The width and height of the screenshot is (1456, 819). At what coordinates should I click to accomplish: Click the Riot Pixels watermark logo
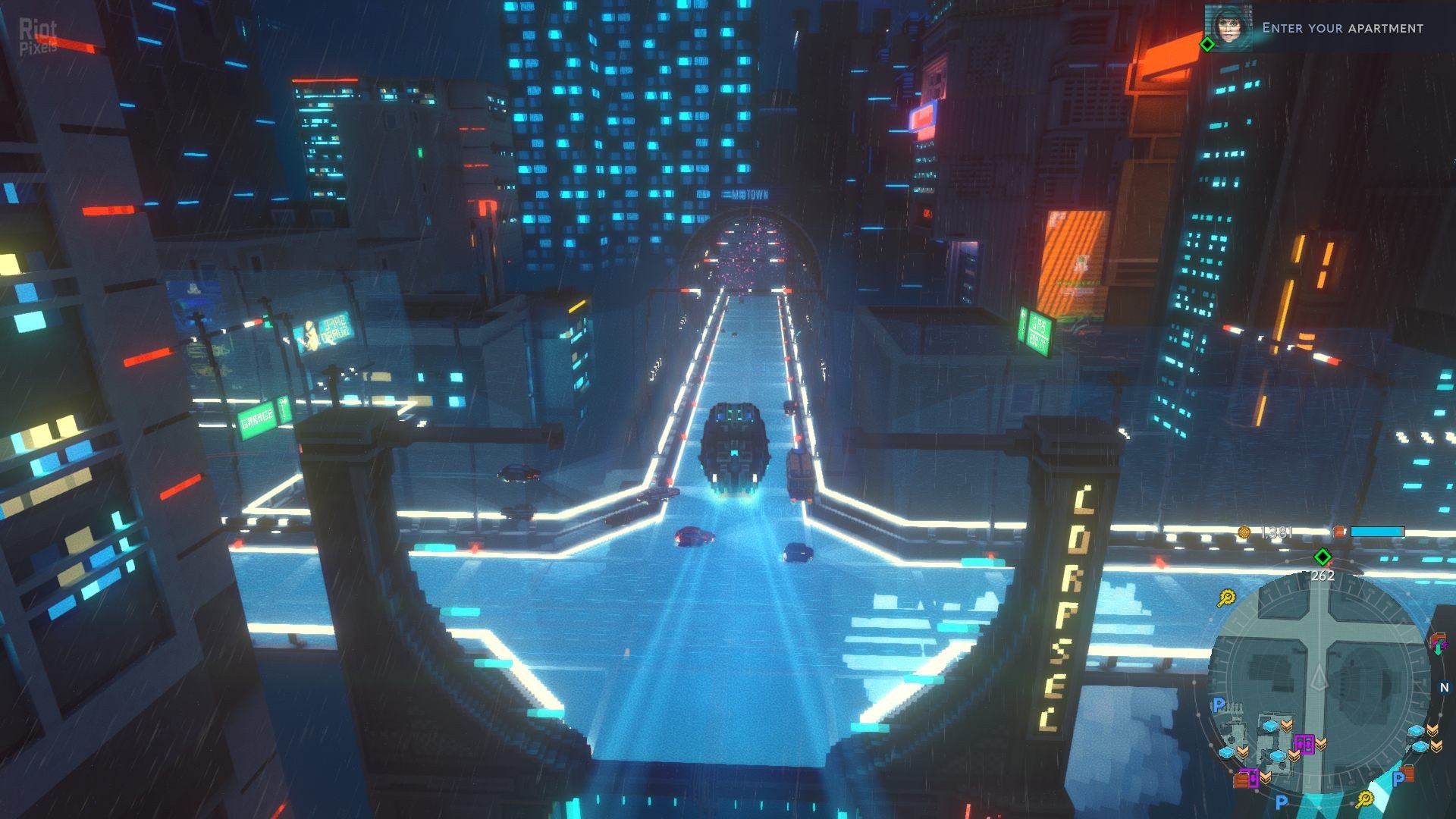38,36
